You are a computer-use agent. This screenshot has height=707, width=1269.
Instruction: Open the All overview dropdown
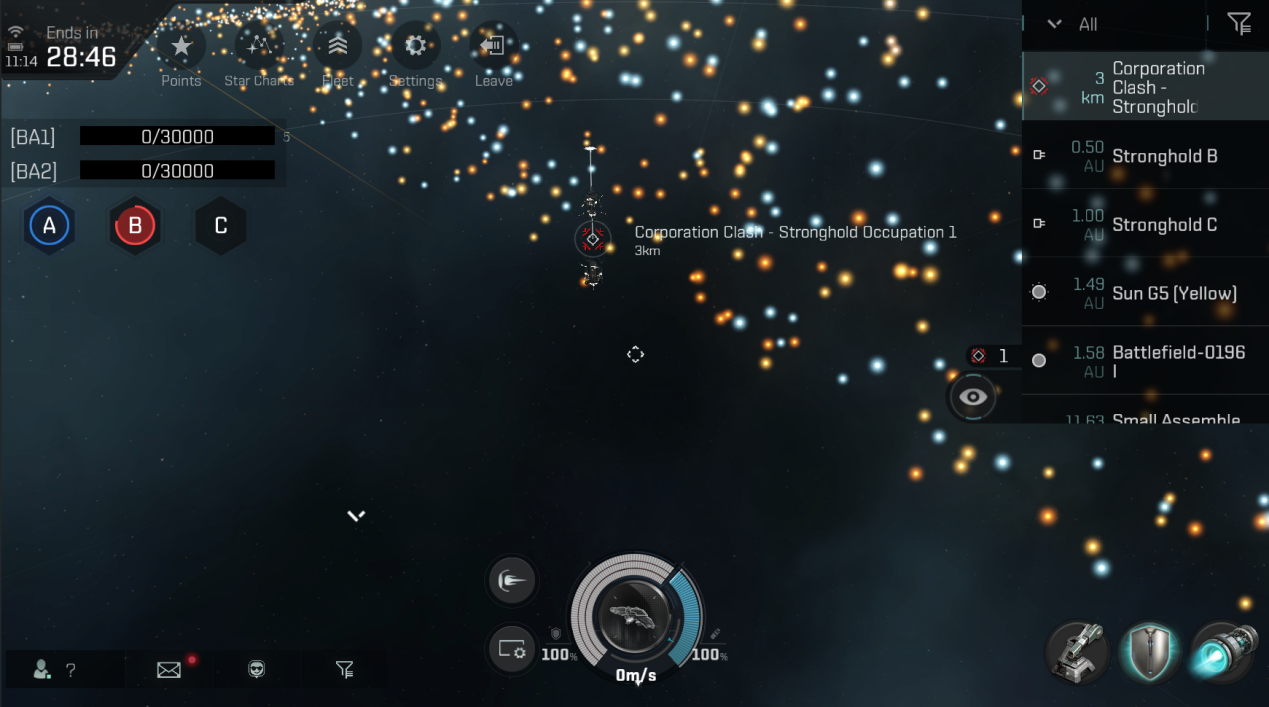pyautogui.click(x=1075, y=24)
